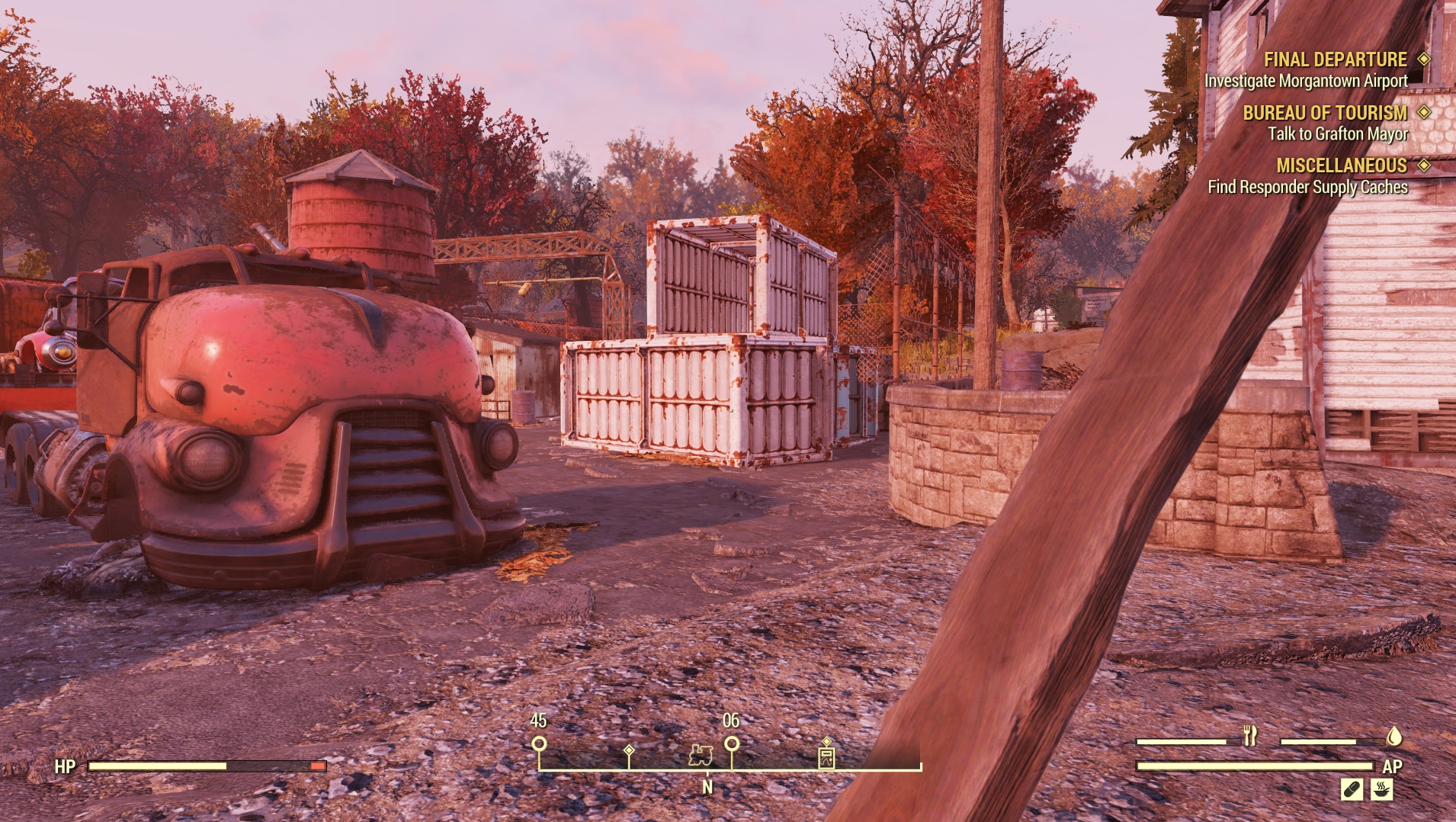
Task: Click the fork and knife hunger icon
Action: coord(1249,736)
